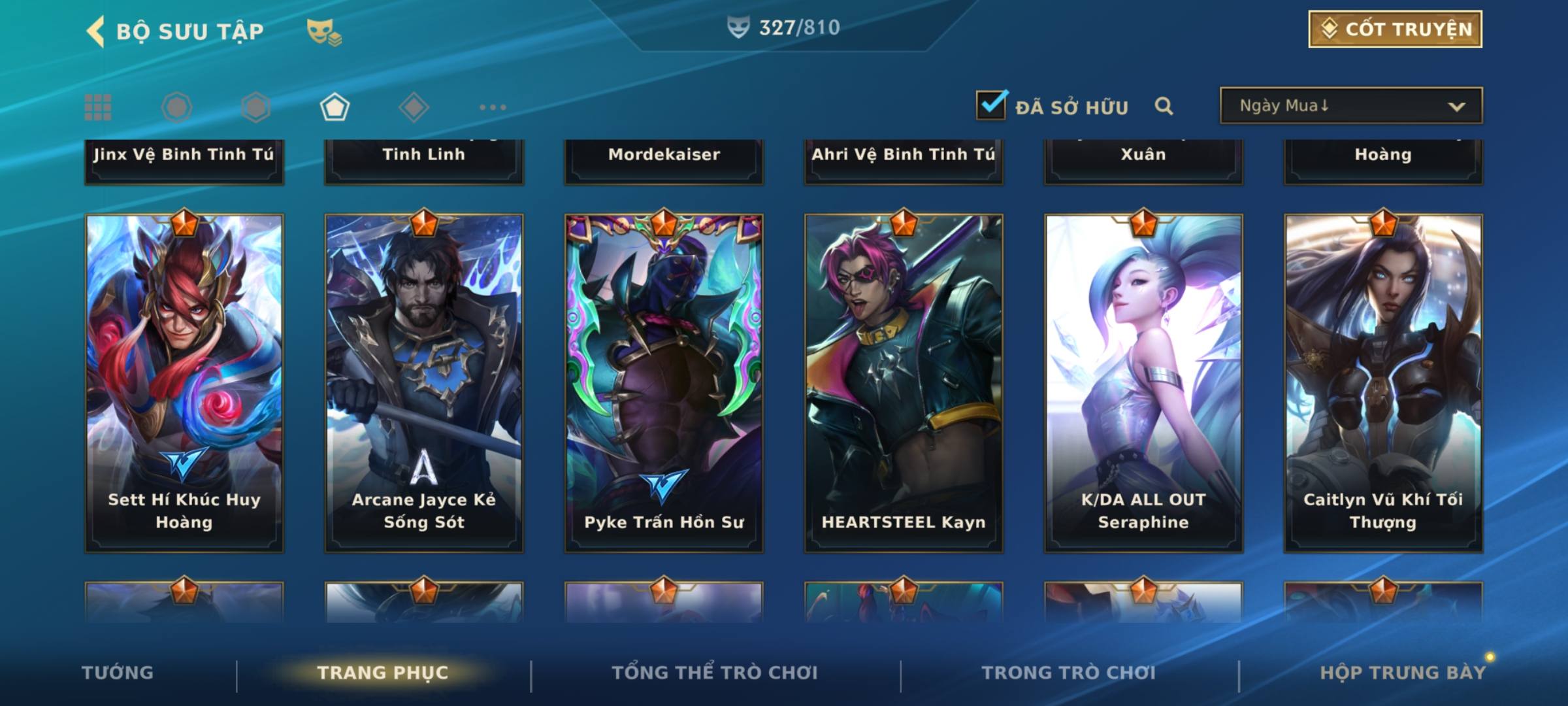Go back from Bộ Sưu Tập screen
This screenshot has width=1568, height=706.
coord(95,31)
